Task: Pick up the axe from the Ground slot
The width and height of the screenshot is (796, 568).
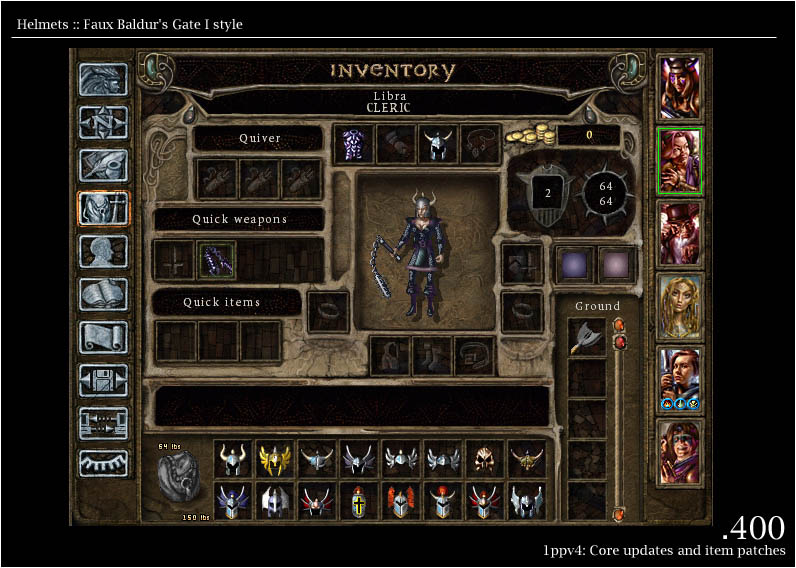Action: [x=586, y=338]
